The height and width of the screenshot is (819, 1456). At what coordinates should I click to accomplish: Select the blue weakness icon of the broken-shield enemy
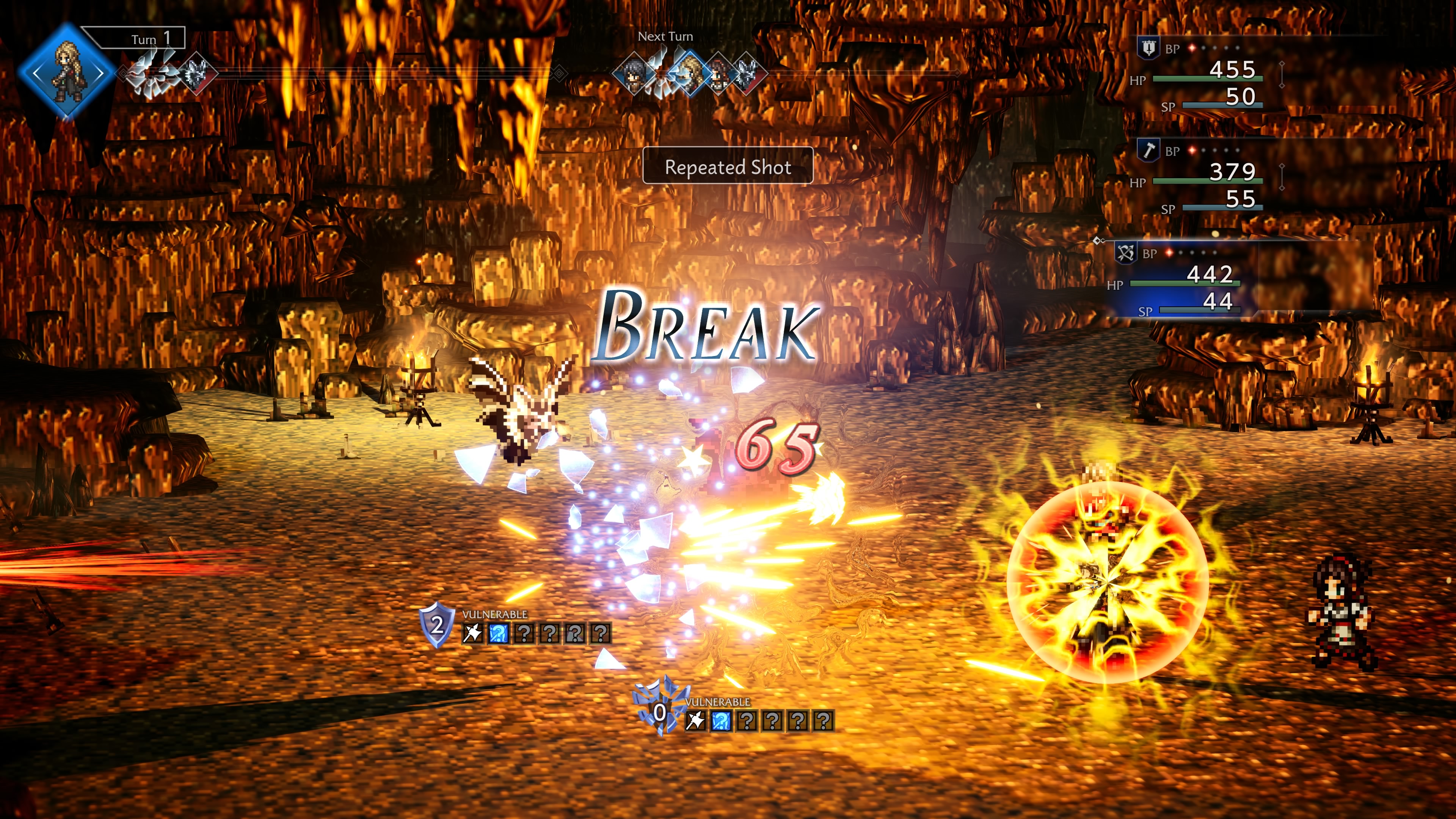[720, 721]
